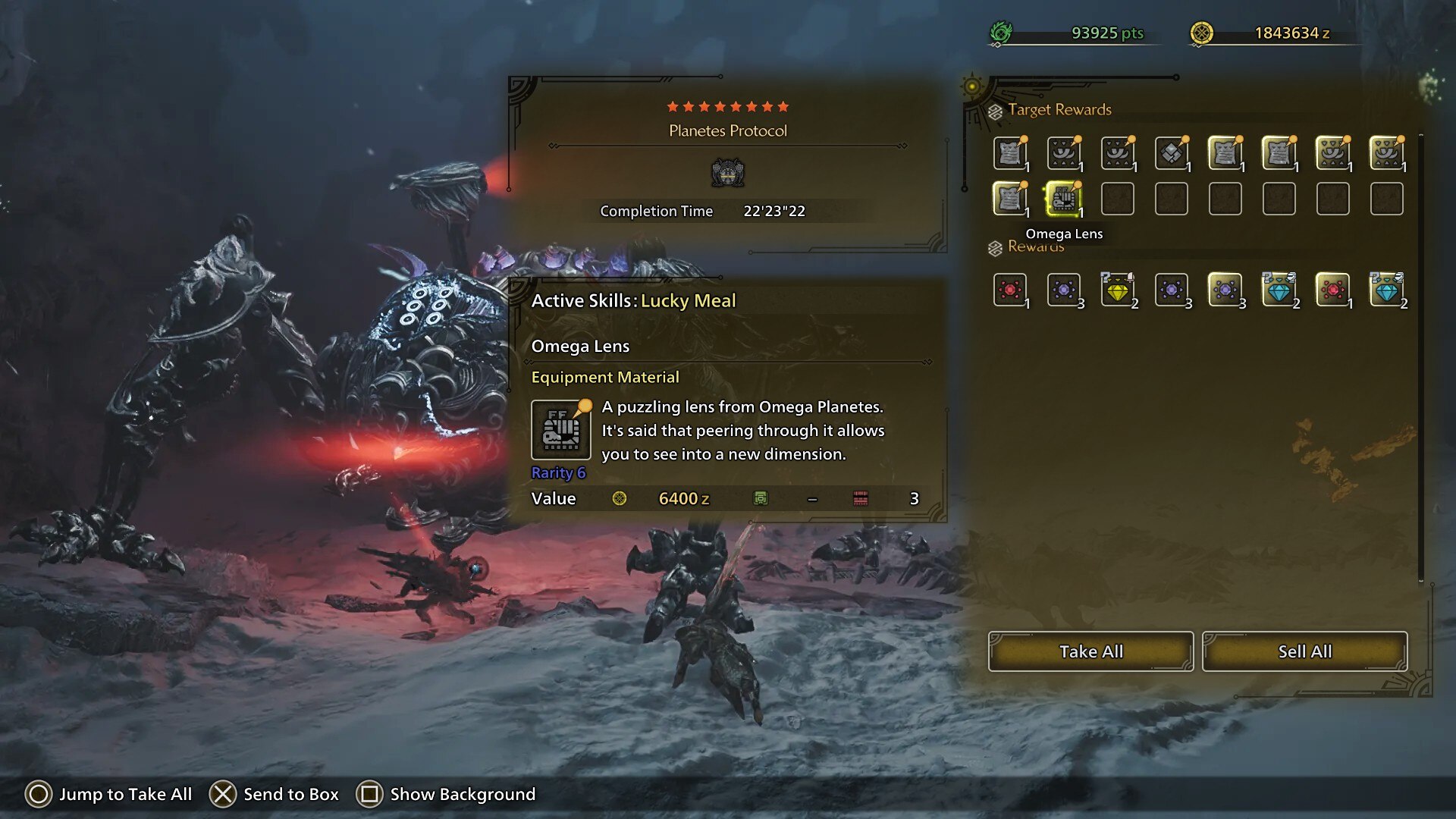This screenshot has height=819, width=1456.
Task: Sell all quest rewards
Action: click(1304, 651)
